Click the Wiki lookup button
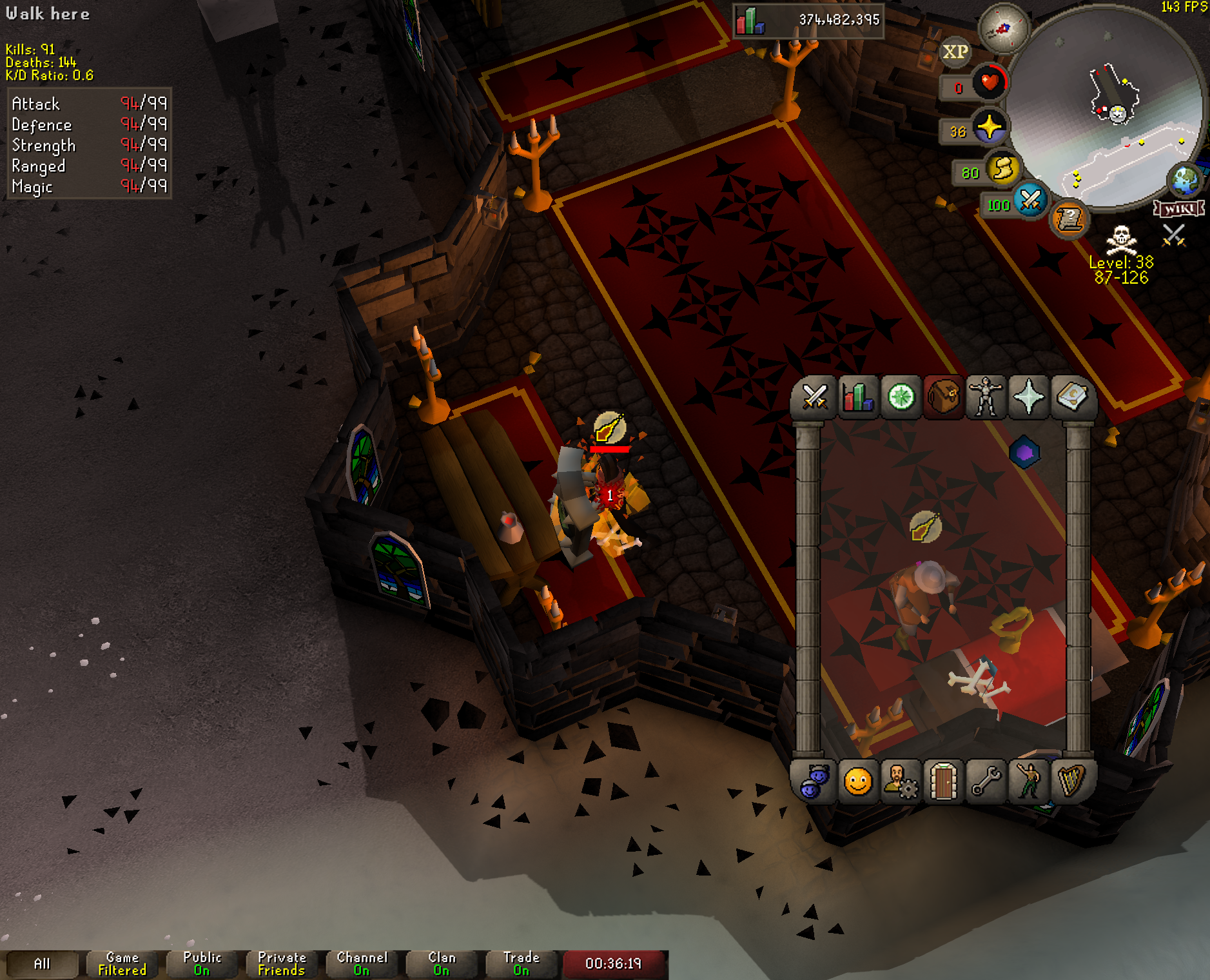This screenshot has width=1210, height=980. (1179, 208)
